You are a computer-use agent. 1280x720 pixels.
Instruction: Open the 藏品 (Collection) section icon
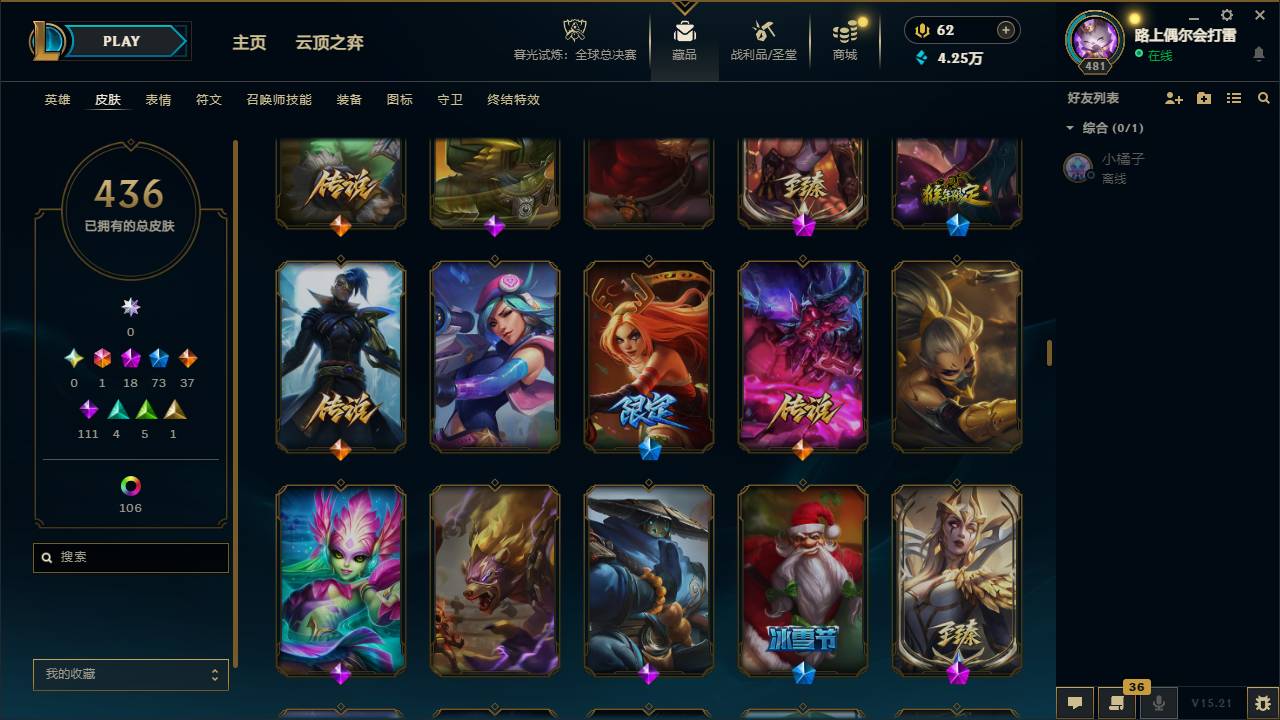[684, 30]
